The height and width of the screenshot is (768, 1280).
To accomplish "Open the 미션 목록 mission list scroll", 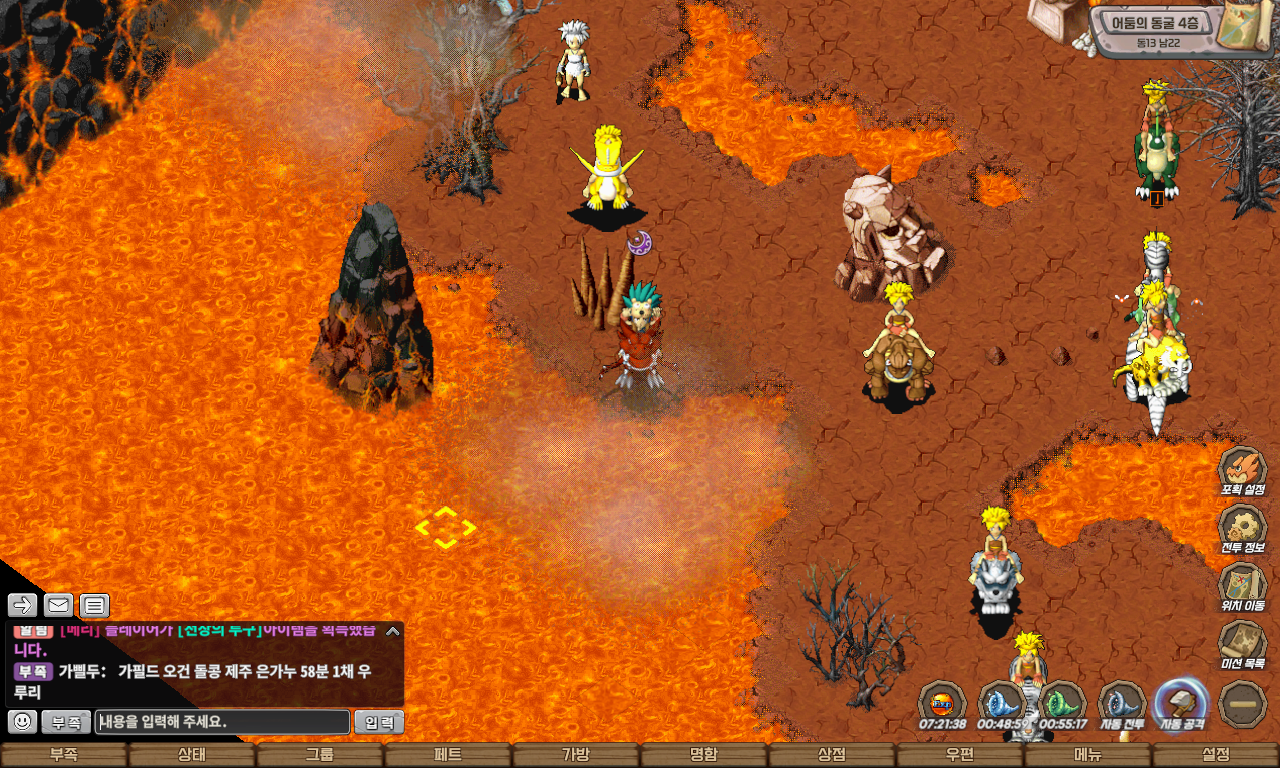I will (1243, 646).
